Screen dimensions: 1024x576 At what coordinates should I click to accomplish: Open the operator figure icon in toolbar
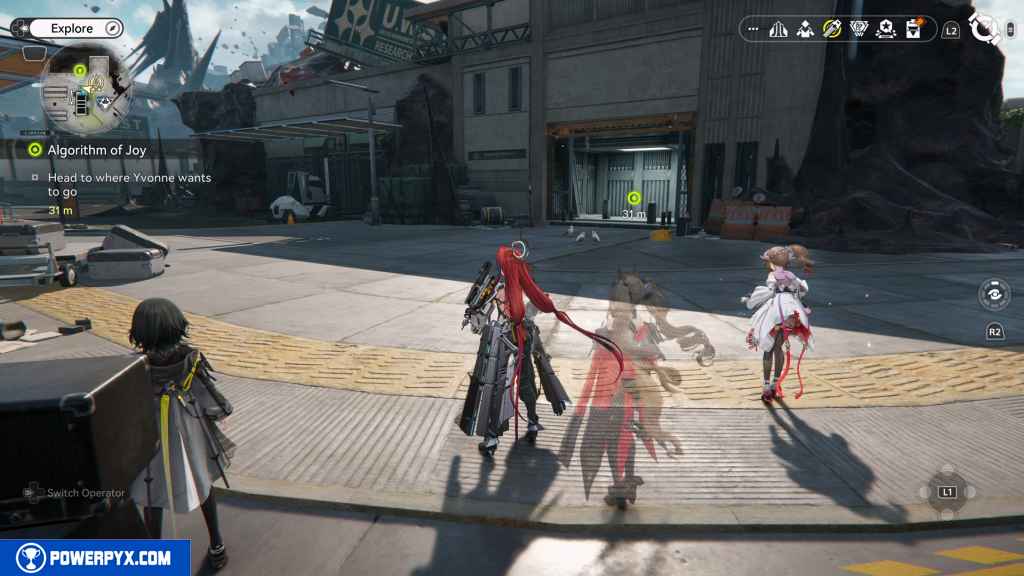tap(805, 30)
